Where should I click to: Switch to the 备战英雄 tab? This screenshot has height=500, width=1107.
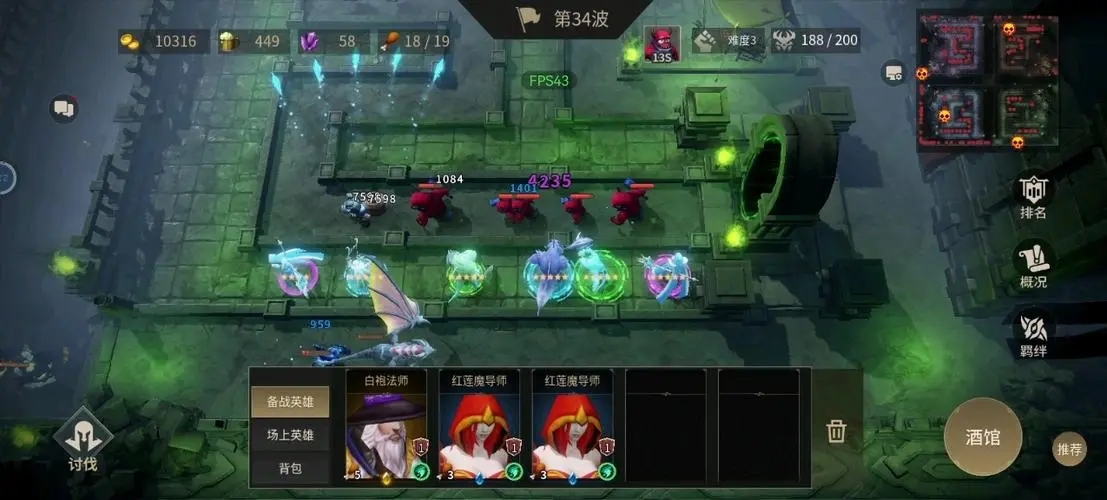(x=290, y=402)
